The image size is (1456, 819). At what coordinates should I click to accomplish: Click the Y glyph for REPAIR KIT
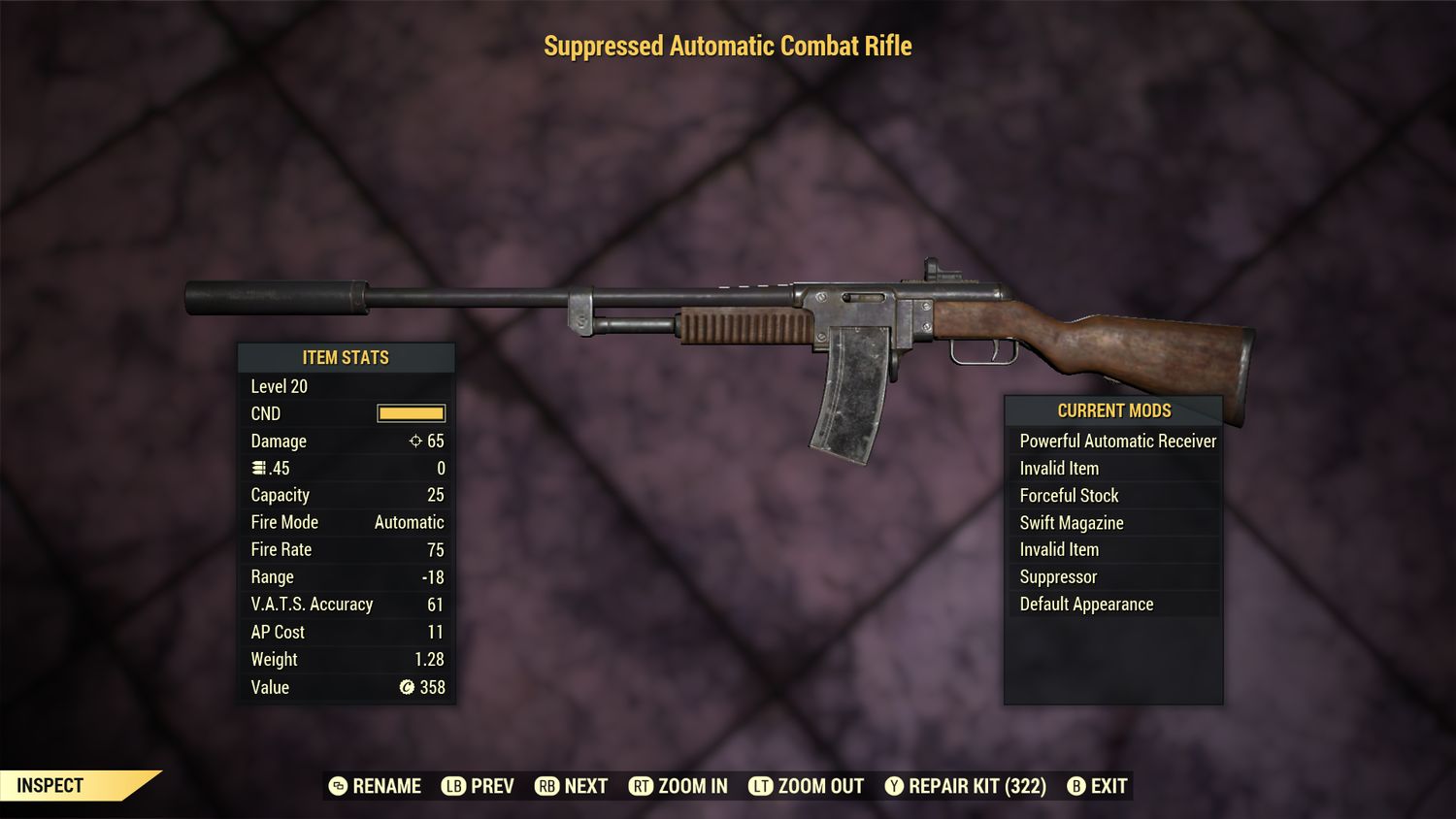coord(893,786)
